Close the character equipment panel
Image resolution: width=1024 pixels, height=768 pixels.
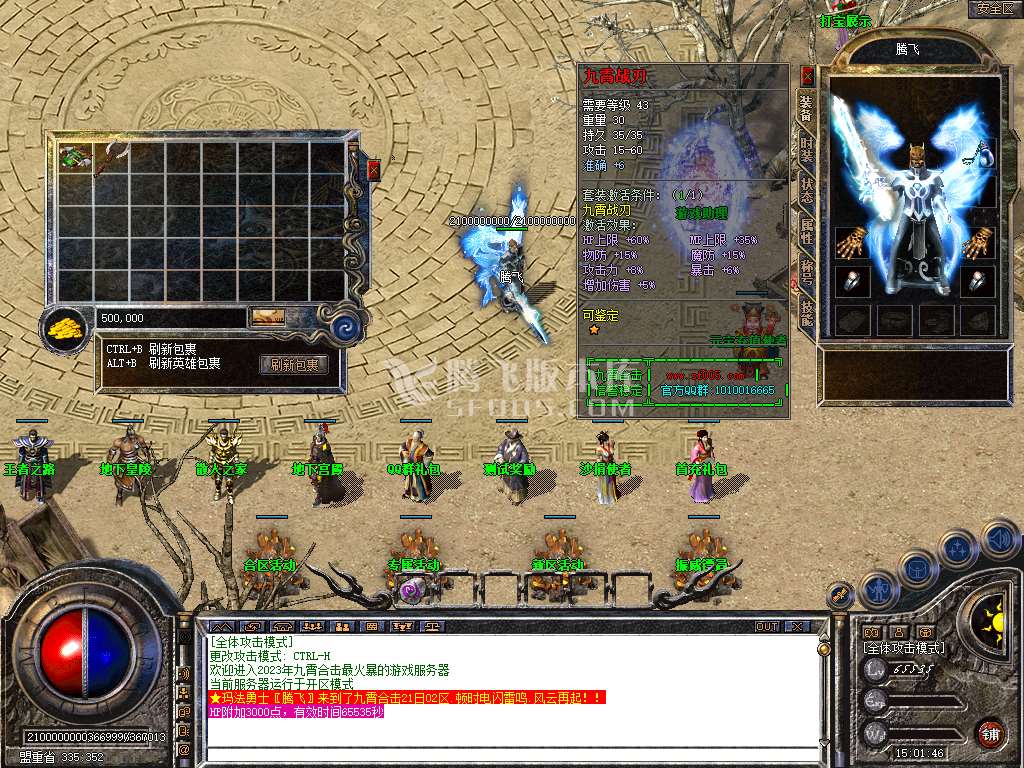pyautogui.click(x=808, y=75)
